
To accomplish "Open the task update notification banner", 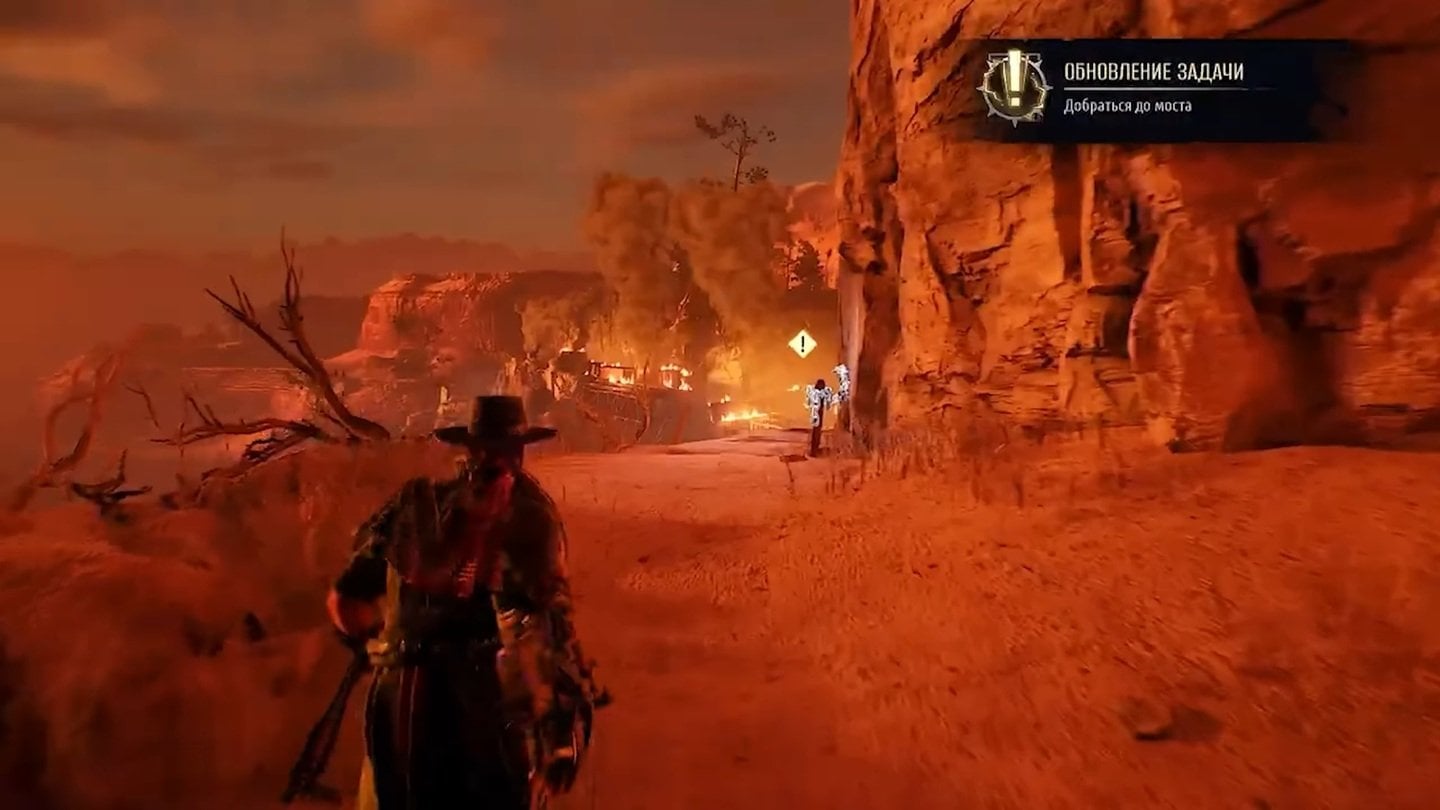I will pos(1160,89).
